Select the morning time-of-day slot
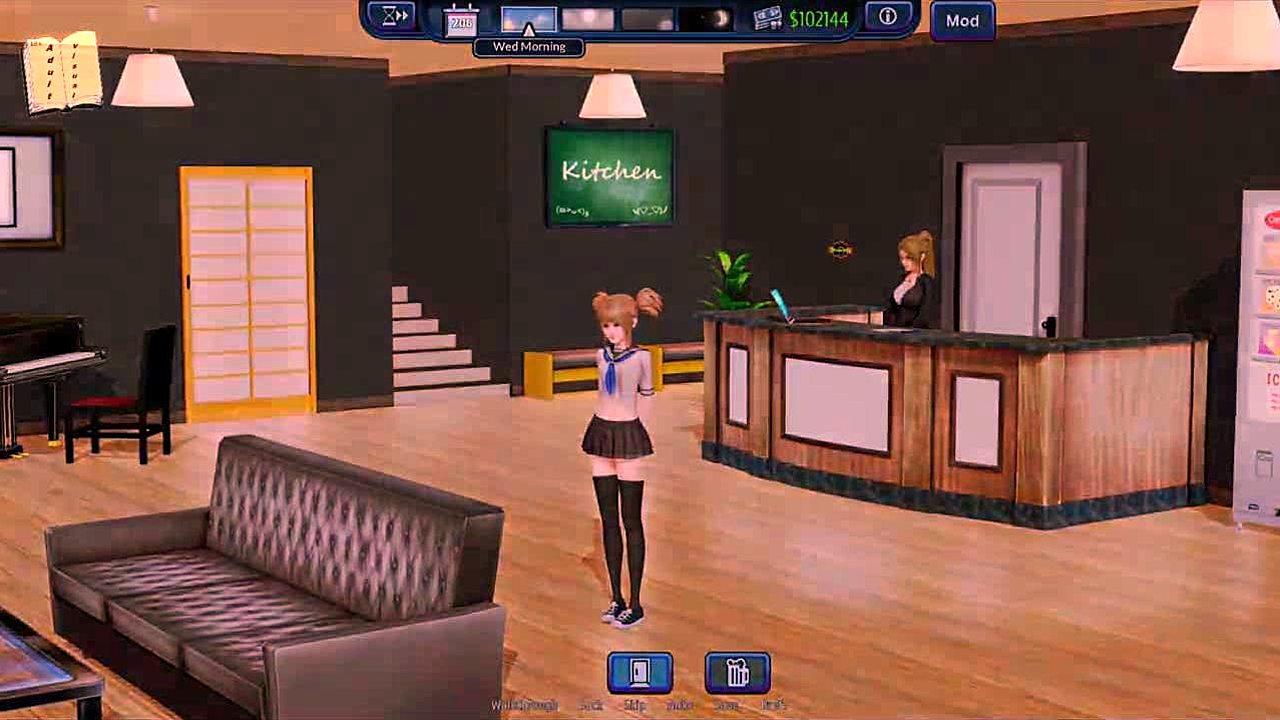 (528, 19)
